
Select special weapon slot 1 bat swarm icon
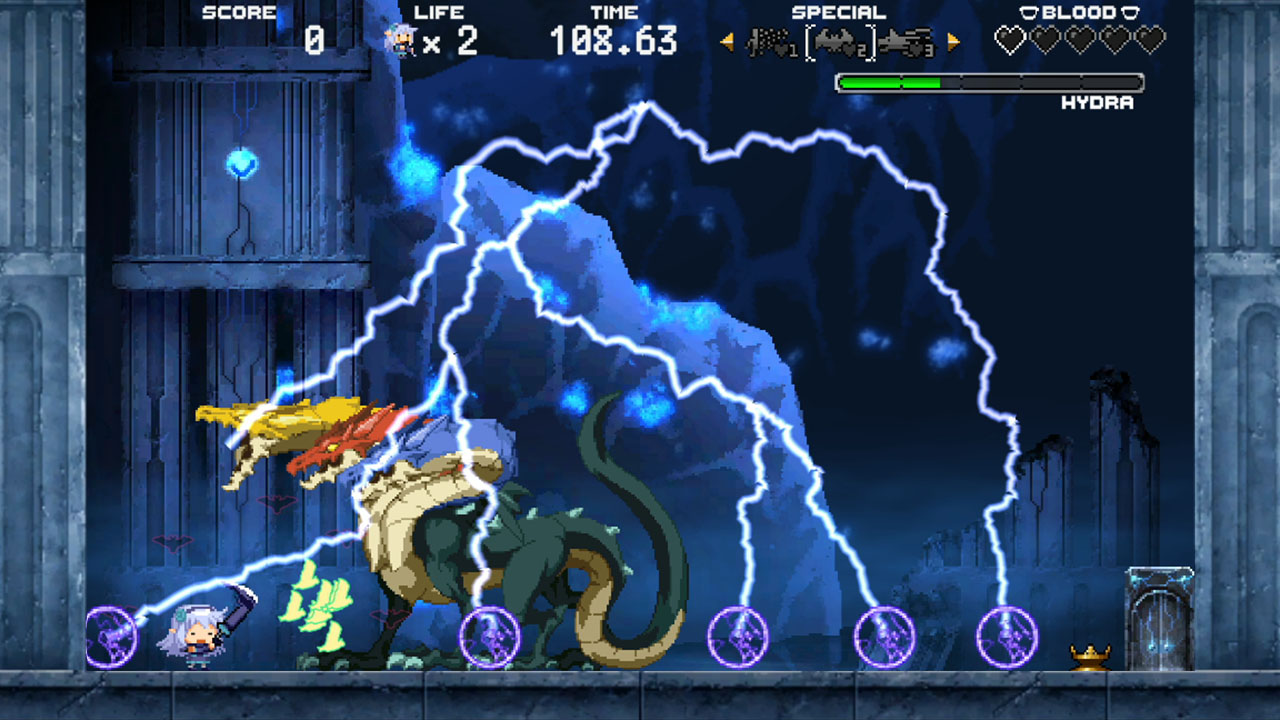pyautogui.click(x=766, y=40)
